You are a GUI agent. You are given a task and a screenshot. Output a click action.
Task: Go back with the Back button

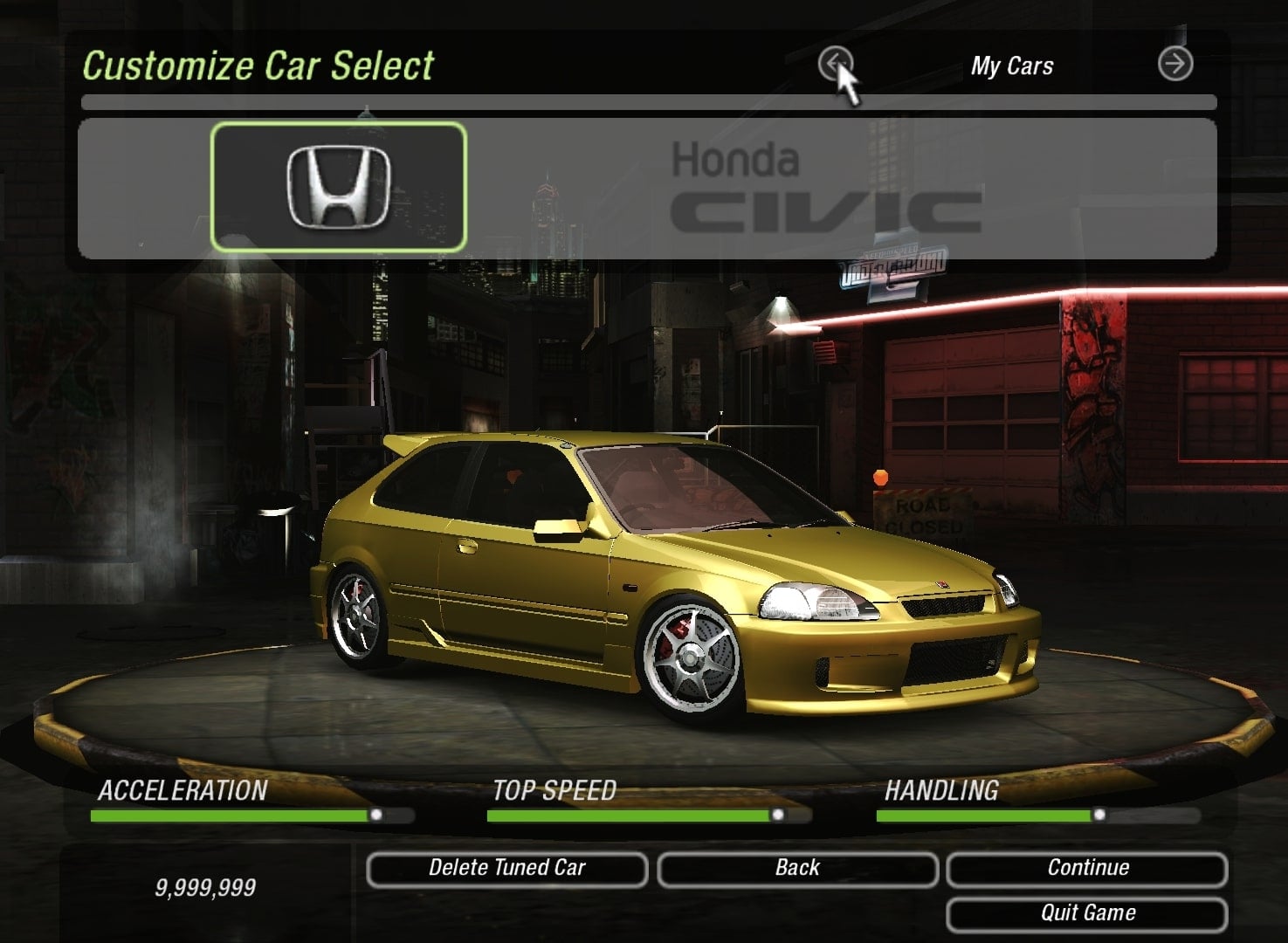click(797, 869)
